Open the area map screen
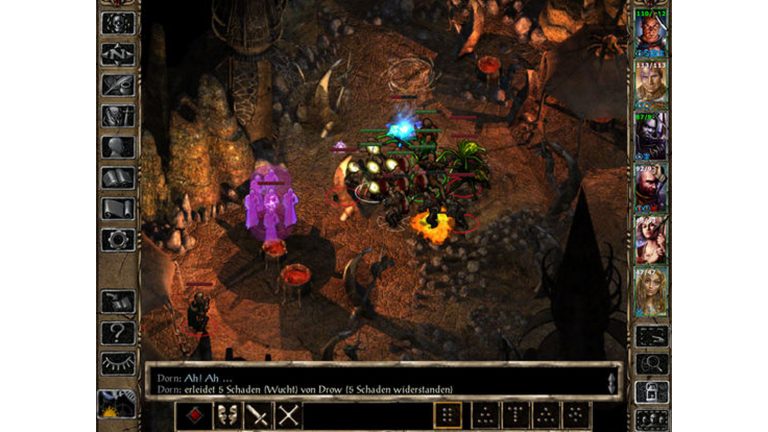This screenshot has height=432, width=768. click(118, 53)
